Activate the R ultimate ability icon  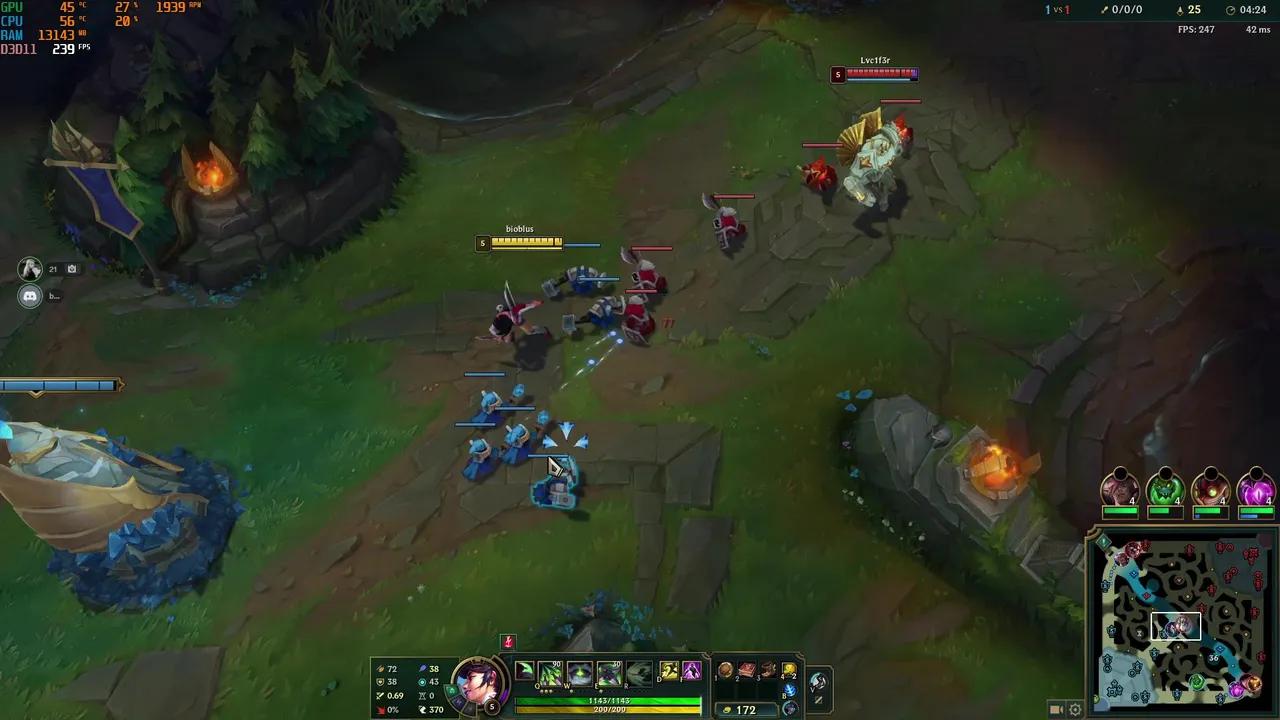coord(640,672)
